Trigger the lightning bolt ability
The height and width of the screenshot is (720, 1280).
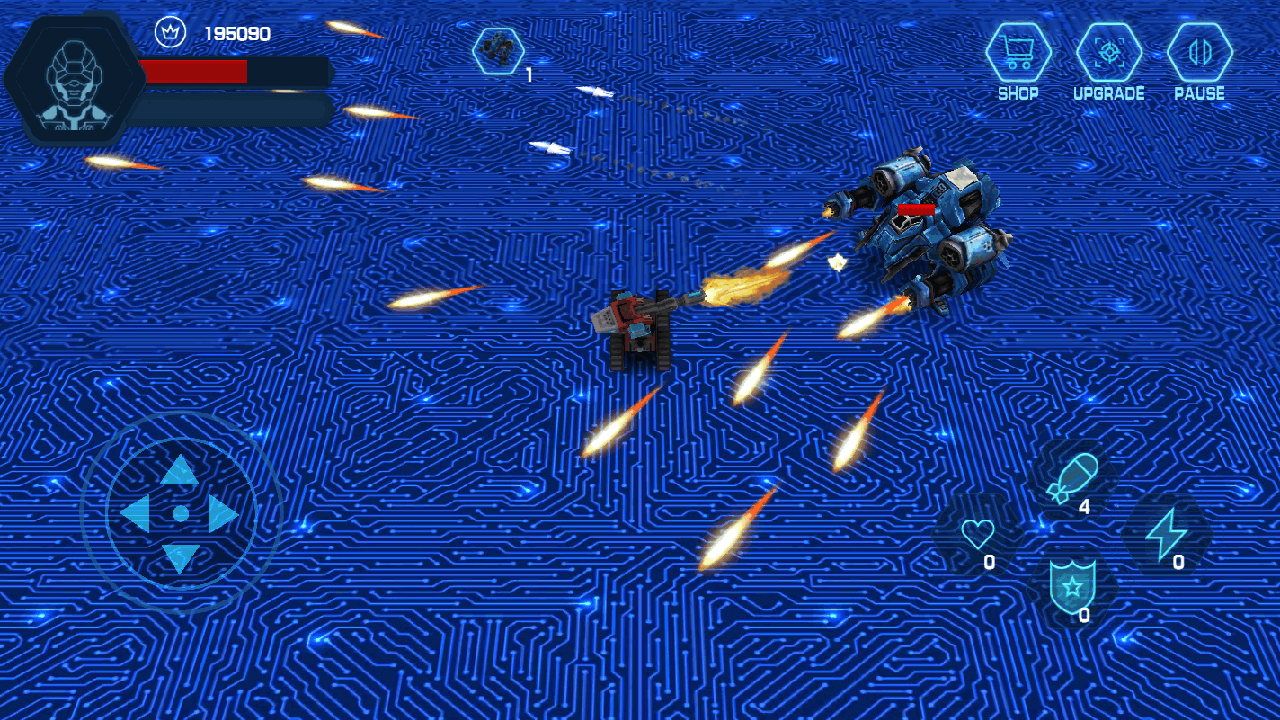click(1165, 534)
